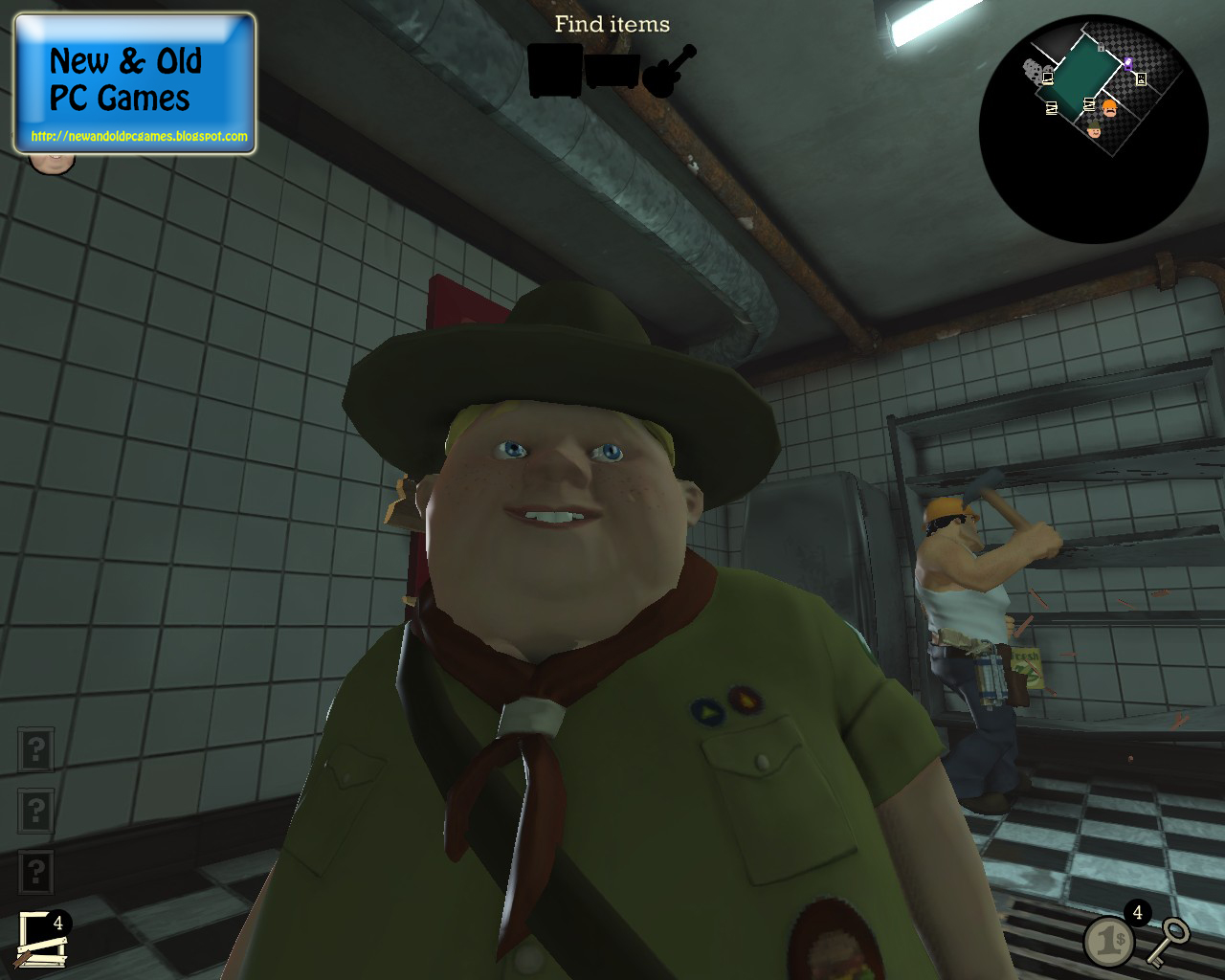Screen dimensions: 1225x980
Task: Click the 4 badge on the crate icon
Action: [59, 923]
